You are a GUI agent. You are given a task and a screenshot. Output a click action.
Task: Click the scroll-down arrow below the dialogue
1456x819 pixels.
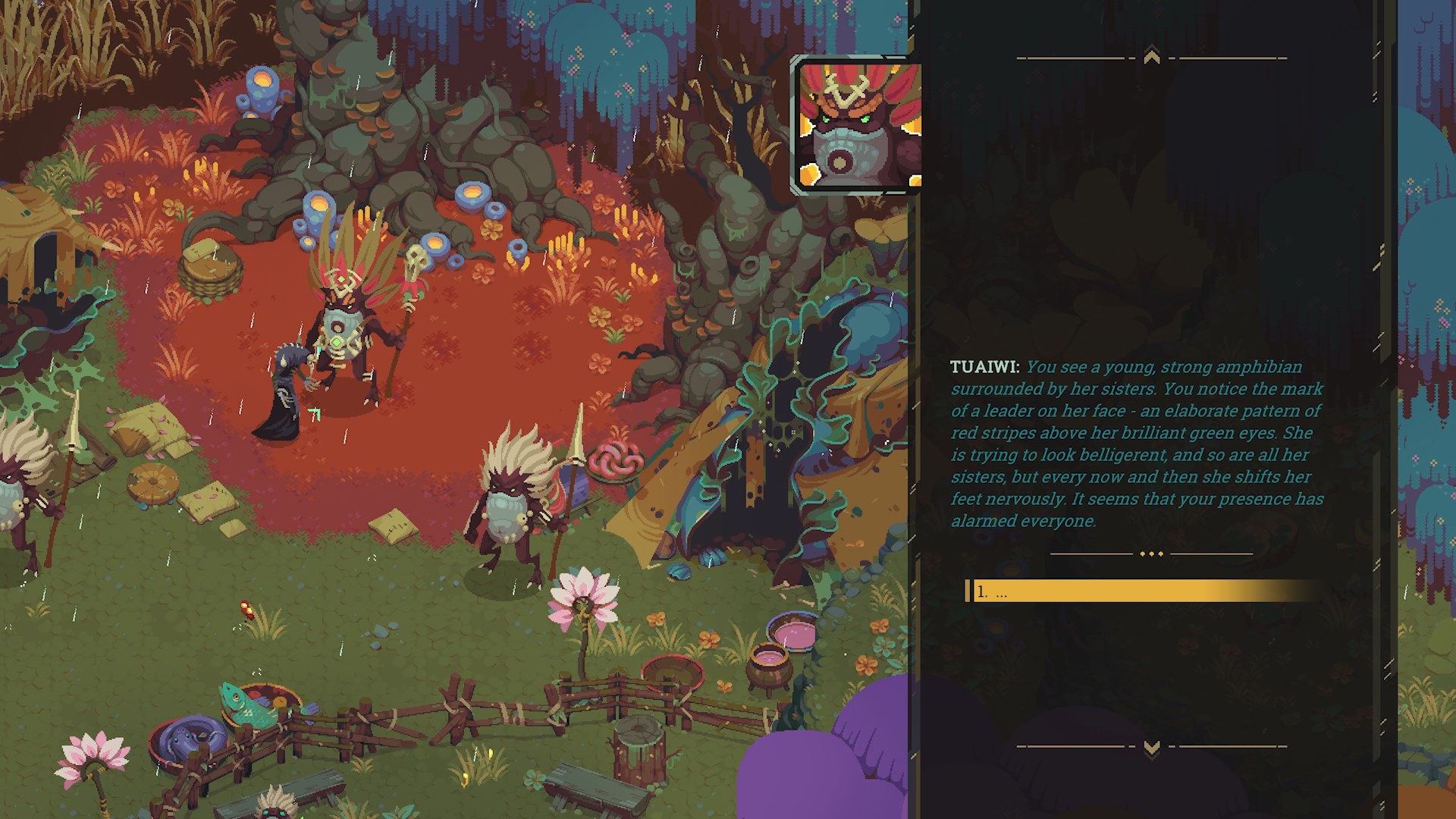click(1151, 748)
